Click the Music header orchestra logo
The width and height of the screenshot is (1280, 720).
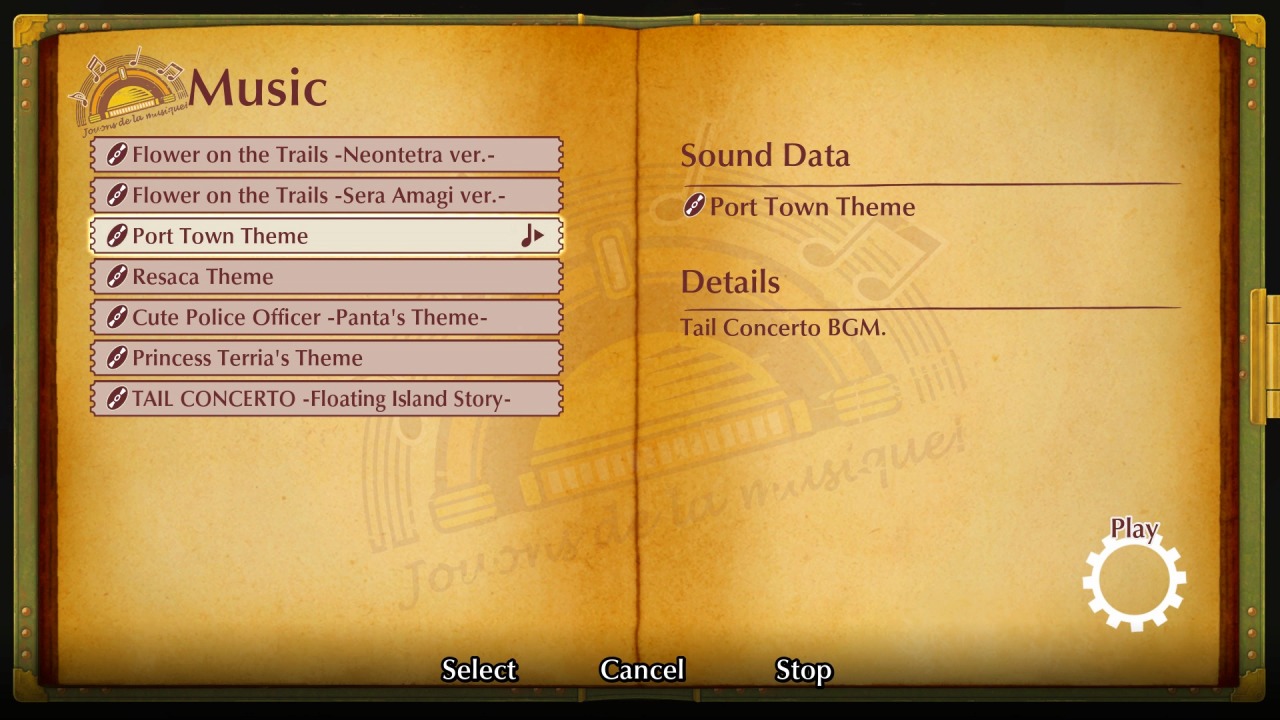coord(125,88)
